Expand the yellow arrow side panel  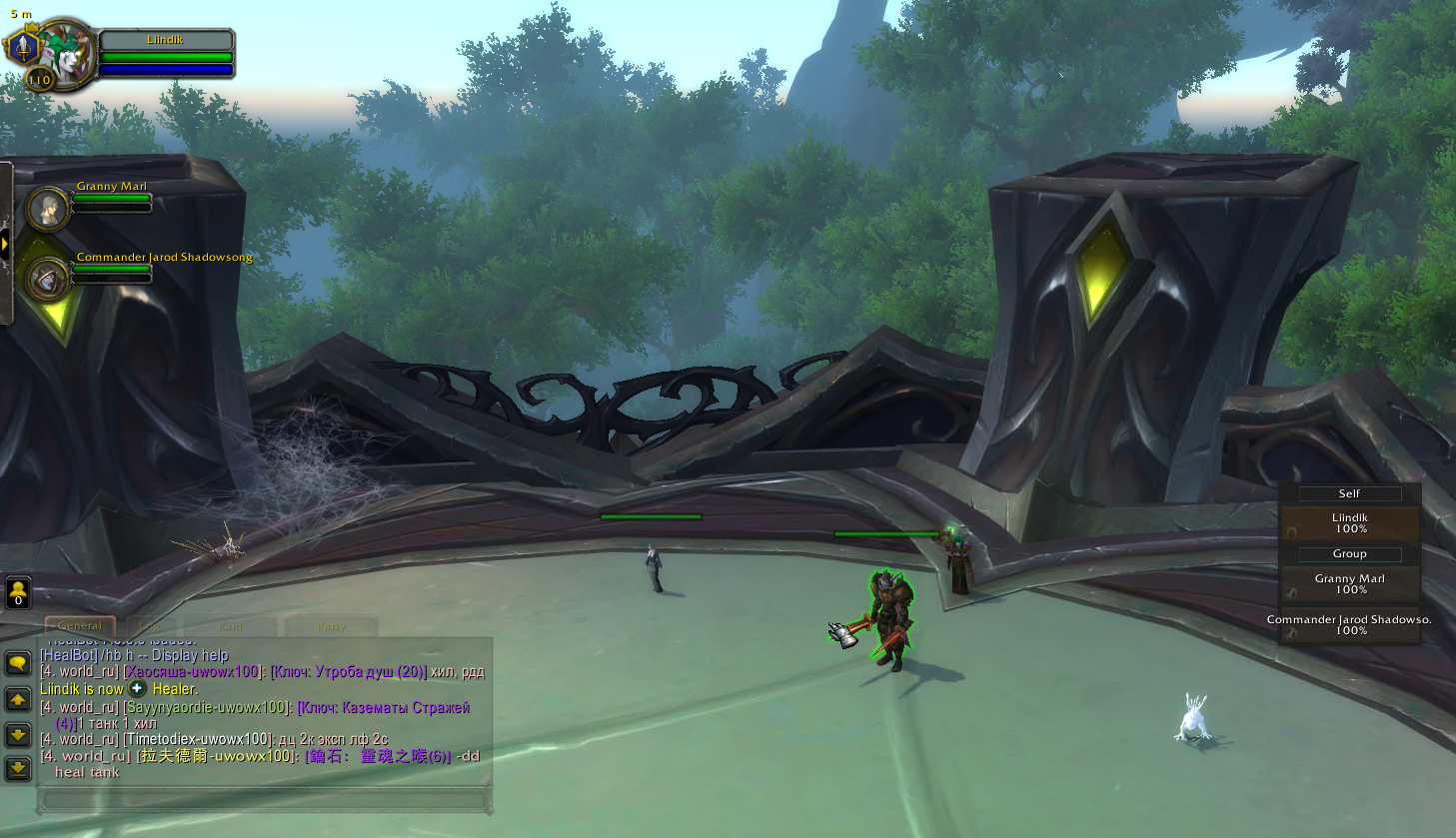(x=5, y=245)
